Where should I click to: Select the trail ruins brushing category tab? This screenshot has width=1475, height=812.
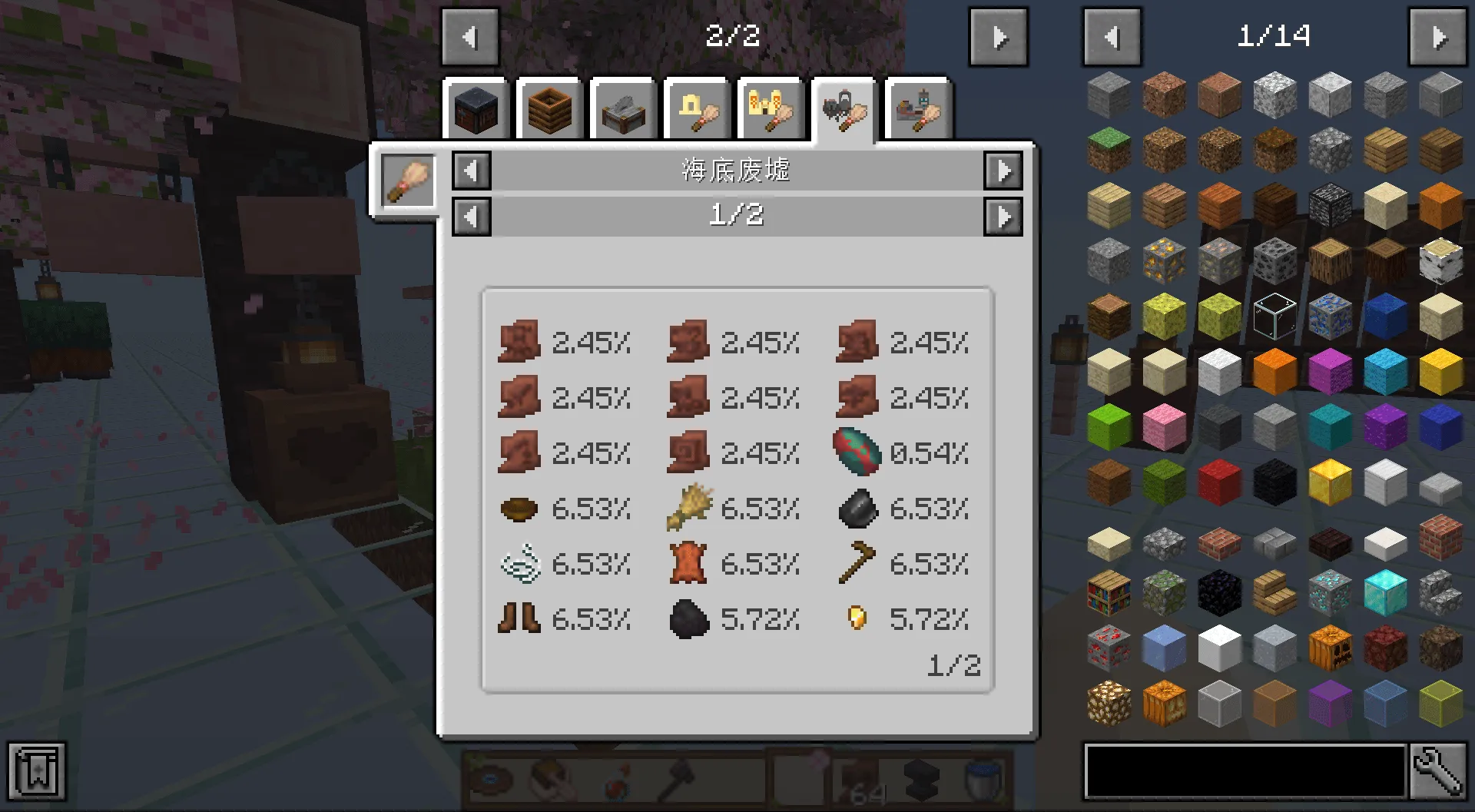pyautogui.click(x=919, y=110)
